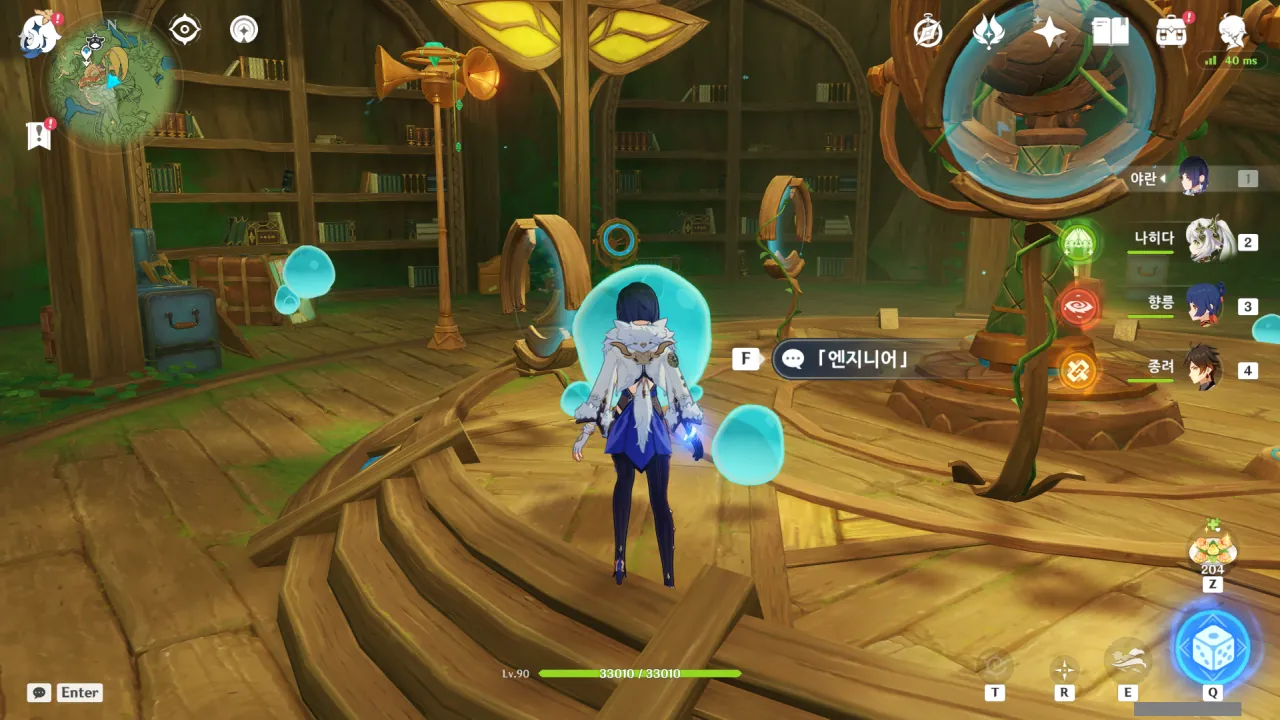Open the backpack inventory

coord(1171,33)
